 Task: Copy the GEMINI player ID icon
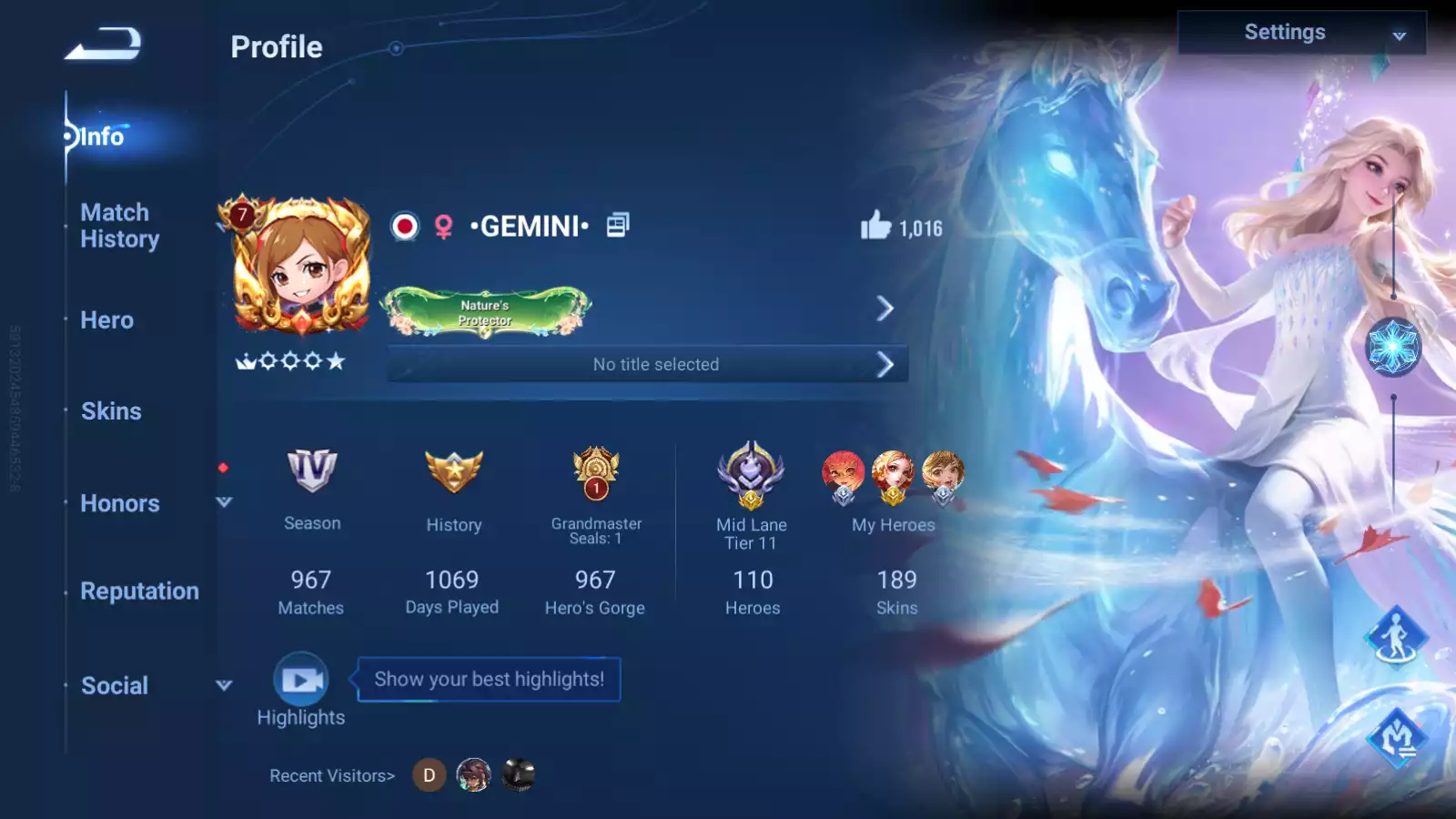[x=618, y=225]
